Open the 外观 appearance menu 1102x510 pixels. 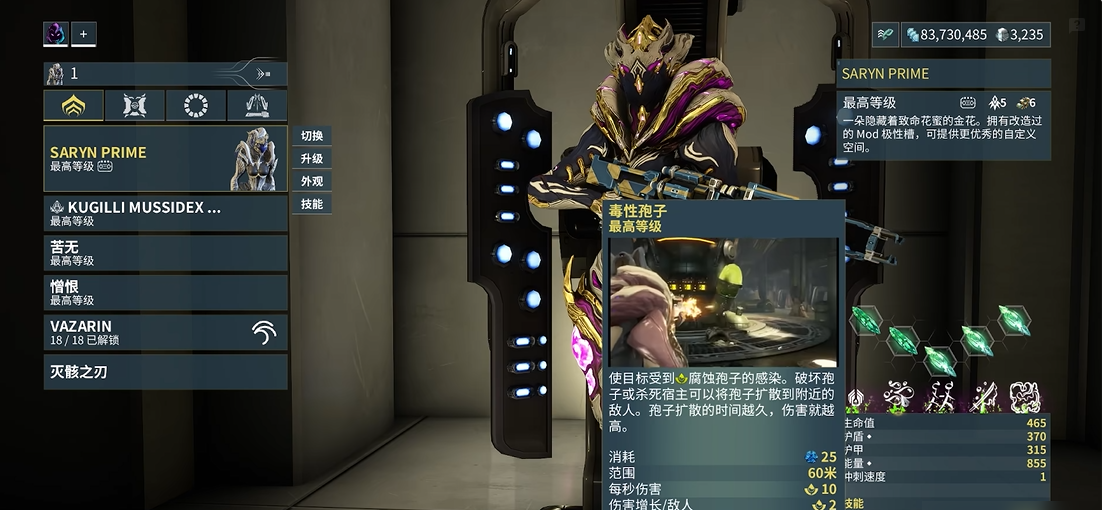[312, 182]
